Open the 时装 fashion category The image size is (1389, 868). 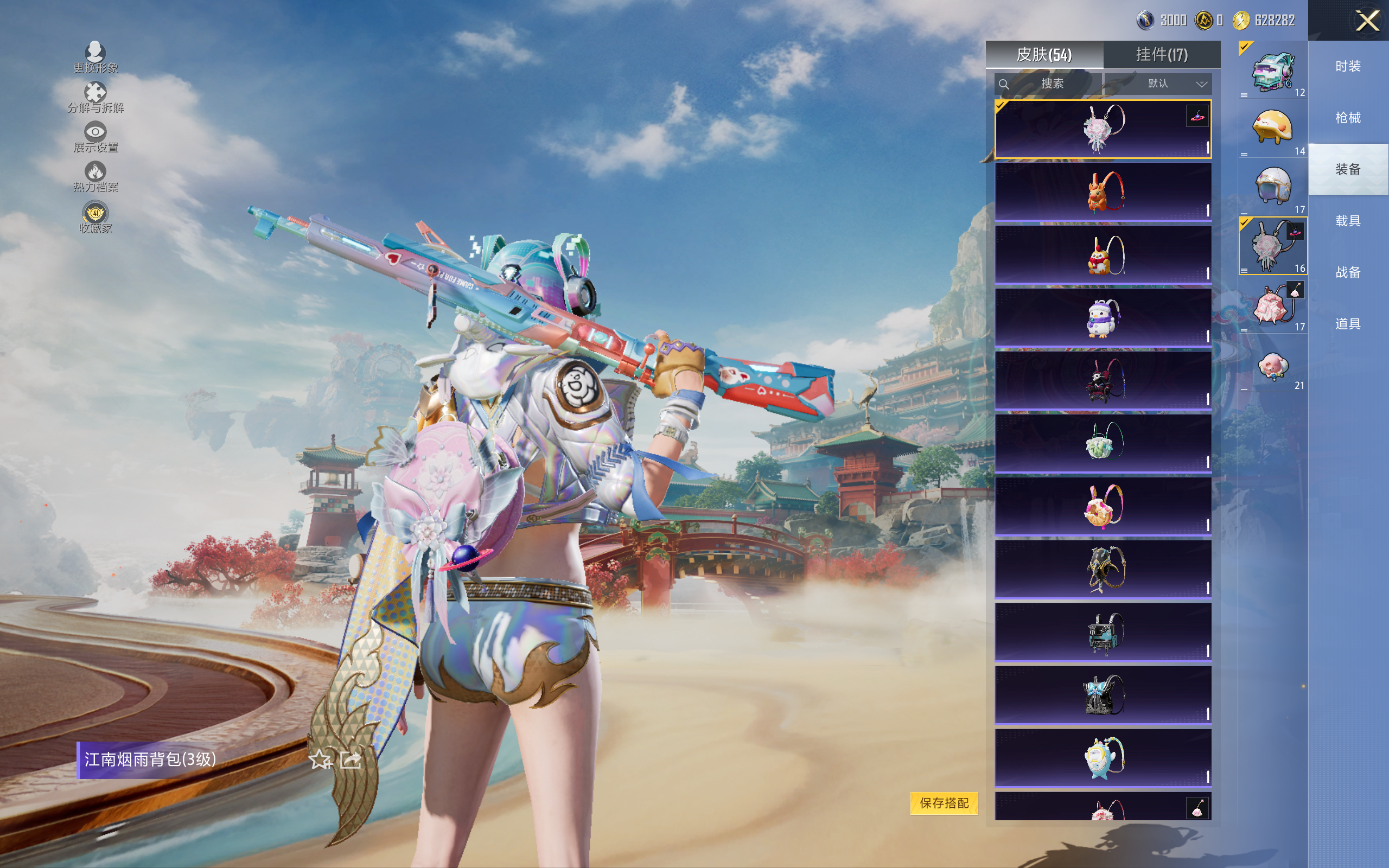point(1348,67)
